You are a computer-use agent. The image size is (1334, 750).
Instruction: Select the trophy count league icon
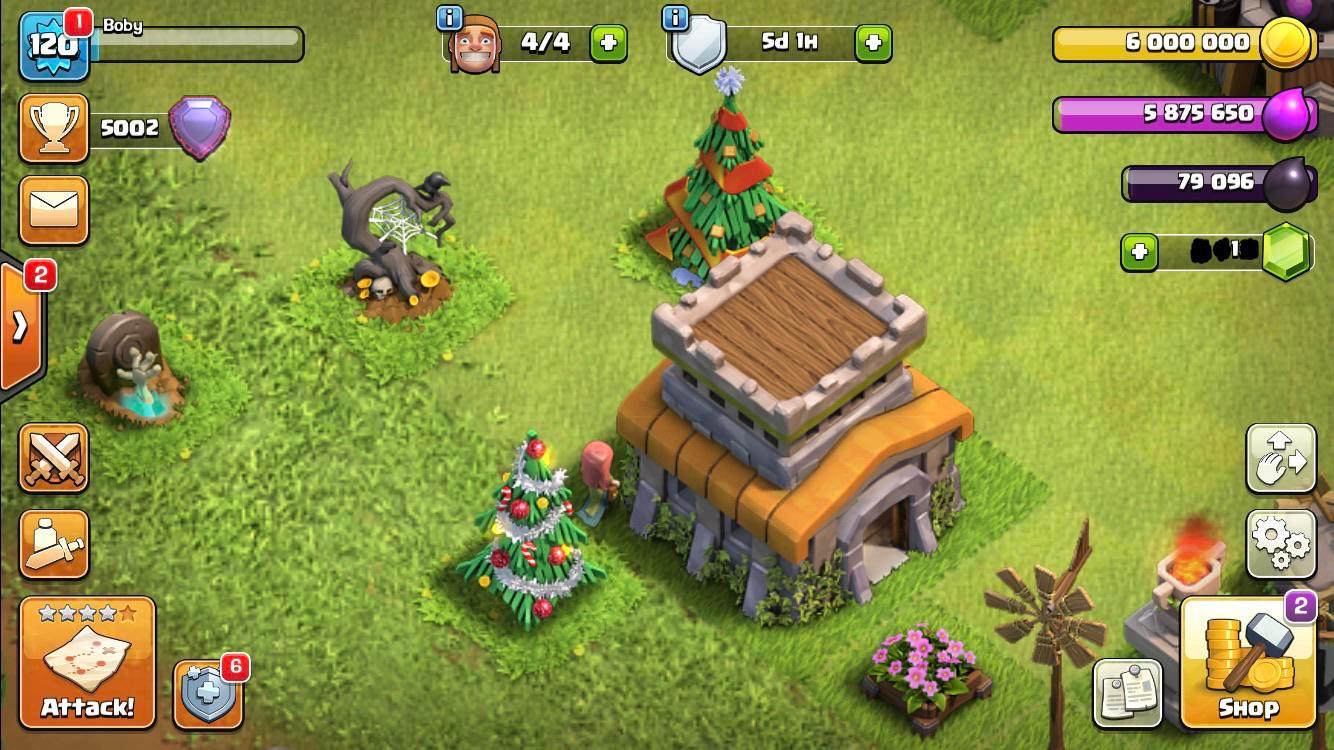(x=53, y=128)
